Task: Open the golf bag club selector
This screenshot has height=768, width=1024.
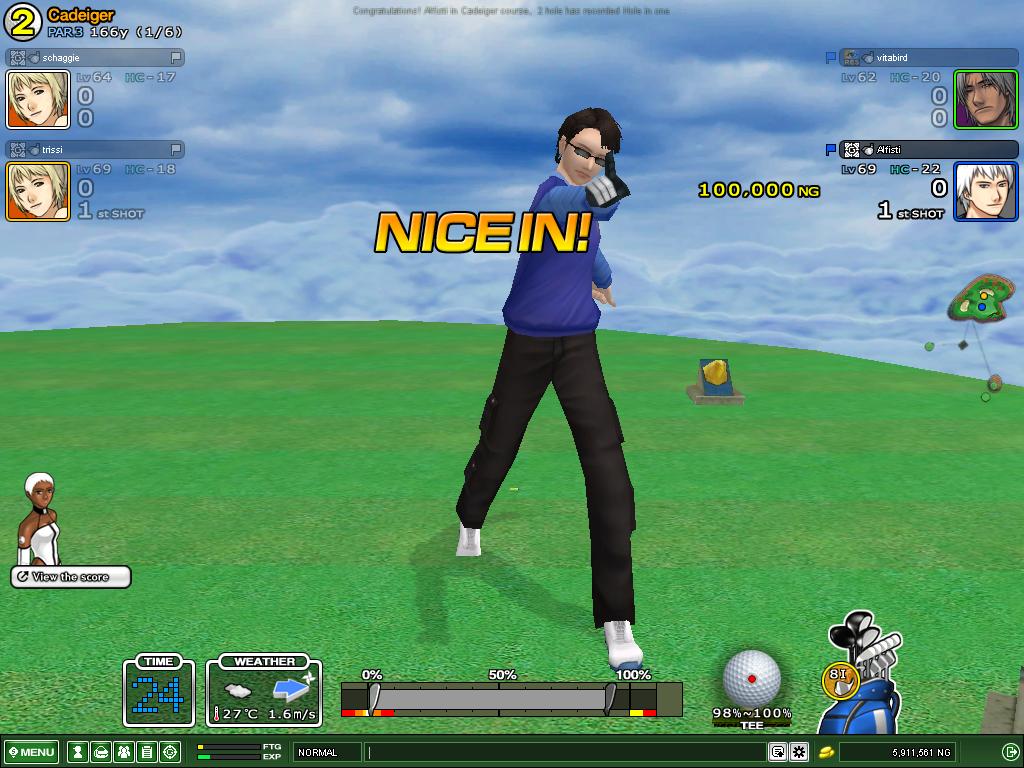Action: (866, 680)
